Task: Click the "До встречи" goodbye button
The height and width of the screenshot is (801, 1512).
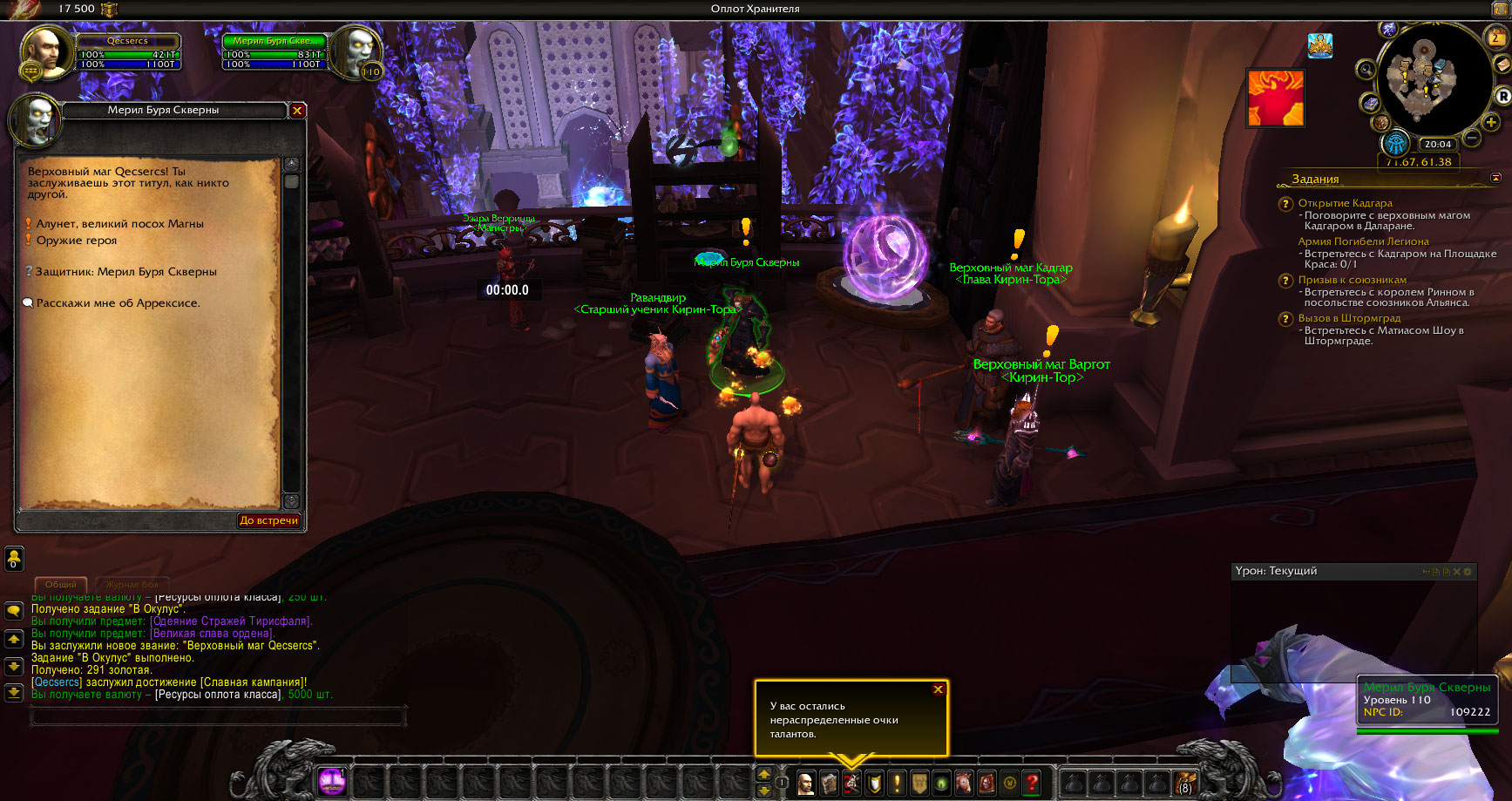Action: click(x=268, y=520)
